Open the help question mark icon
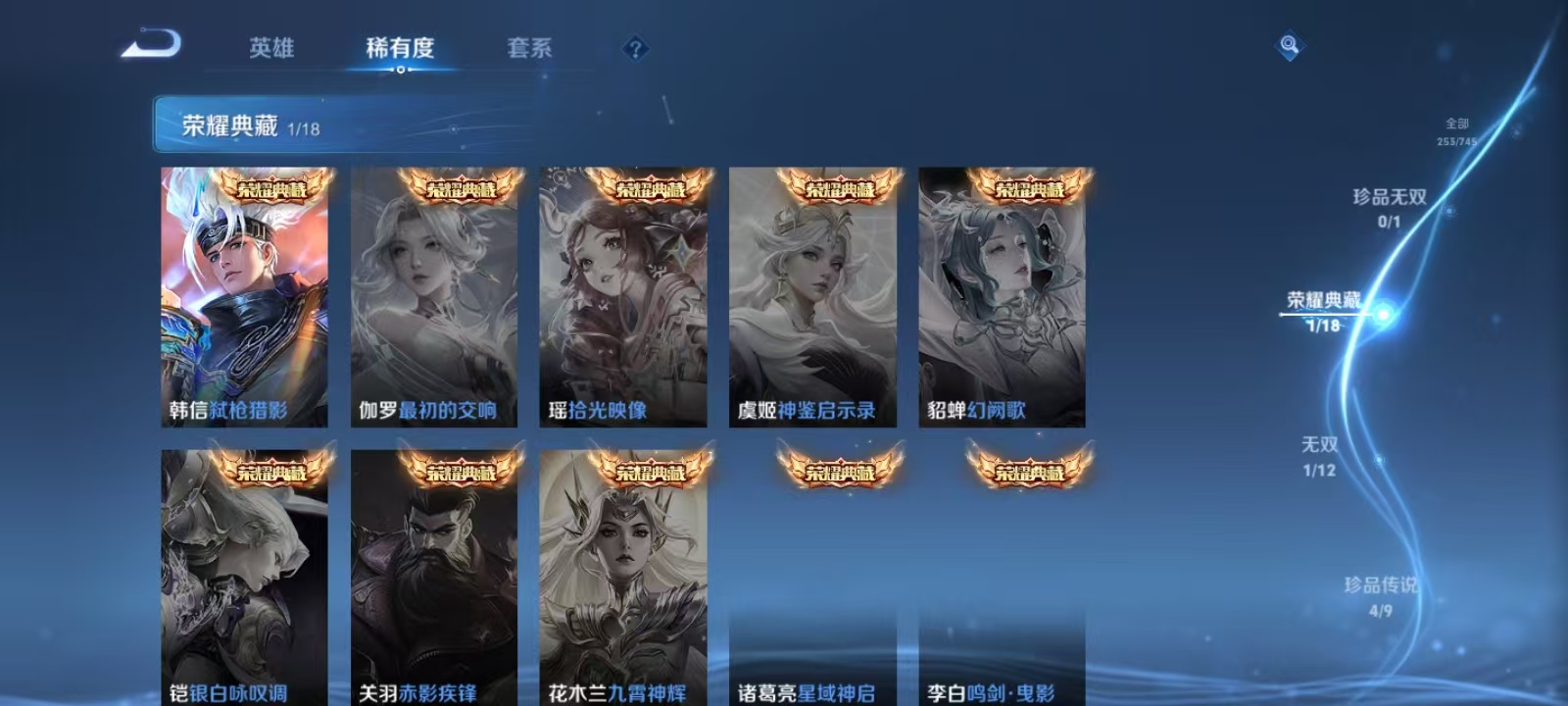The image size is (1568, 706). (639, 49)
